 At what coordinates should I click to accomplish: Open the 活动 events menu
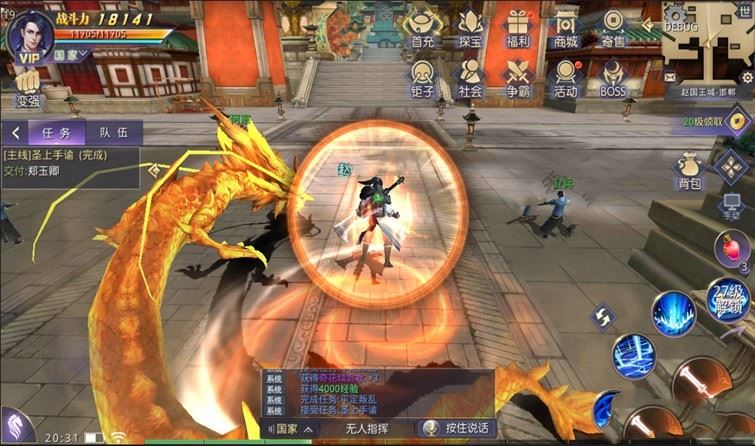(x=565, y=77)
